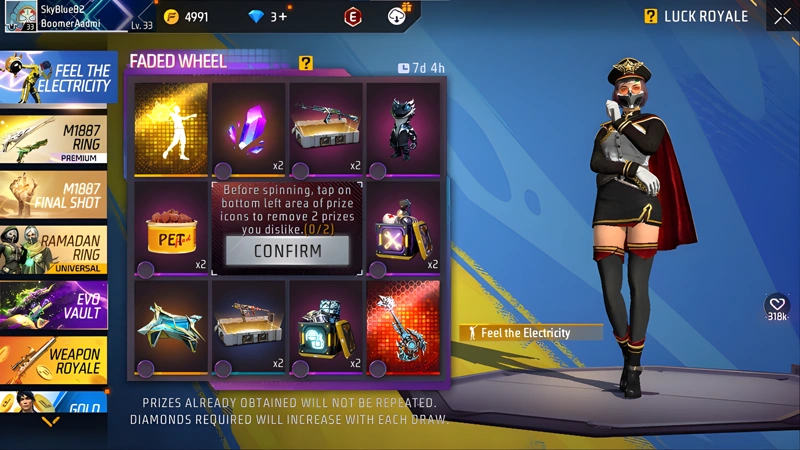Confirm the prize removal selection
This screenshot has height=450, width=800.
tap(287, 251)
